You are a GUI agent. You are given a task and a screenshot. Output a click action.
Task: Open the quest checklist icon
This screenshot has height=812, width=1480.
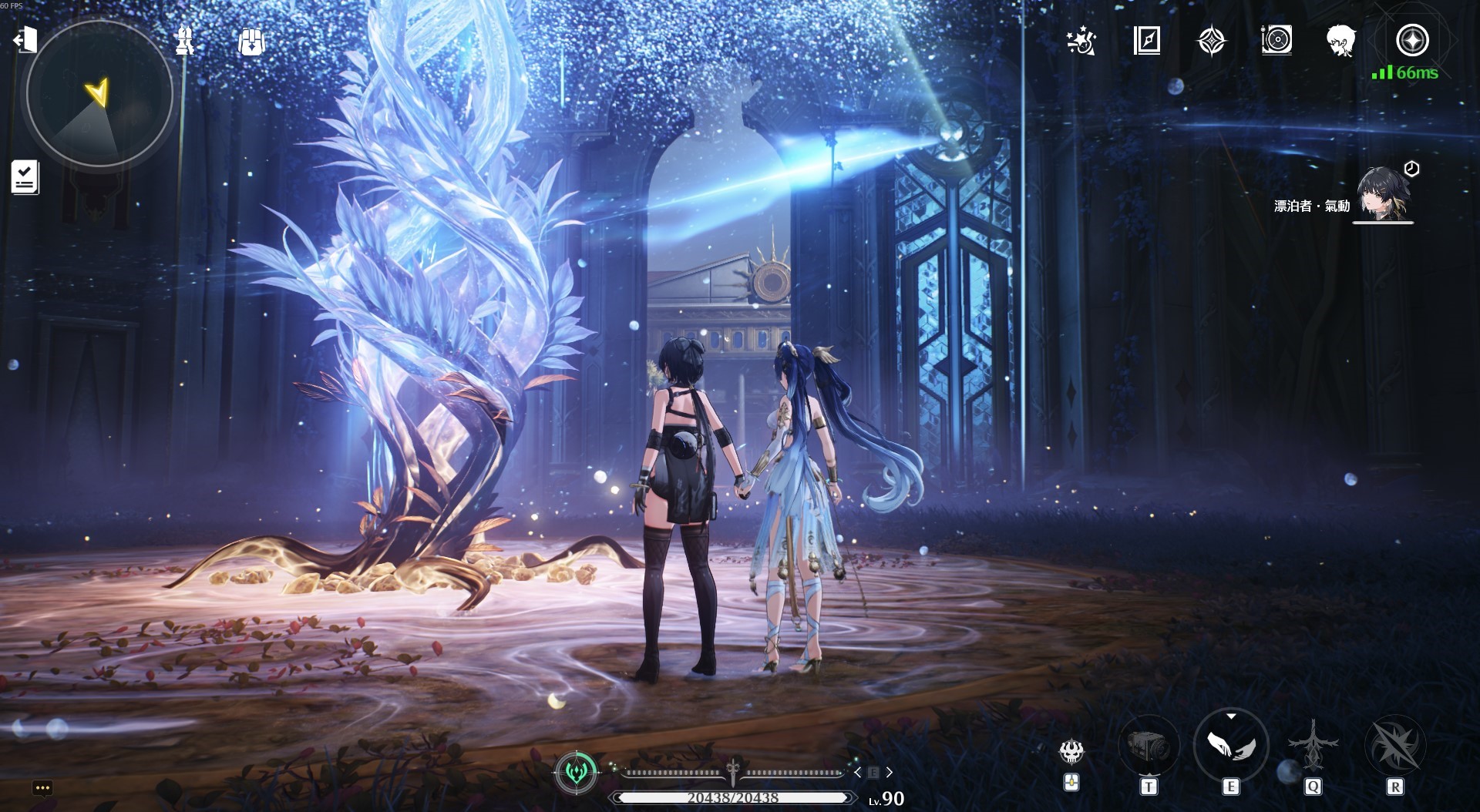coord(25,176)
